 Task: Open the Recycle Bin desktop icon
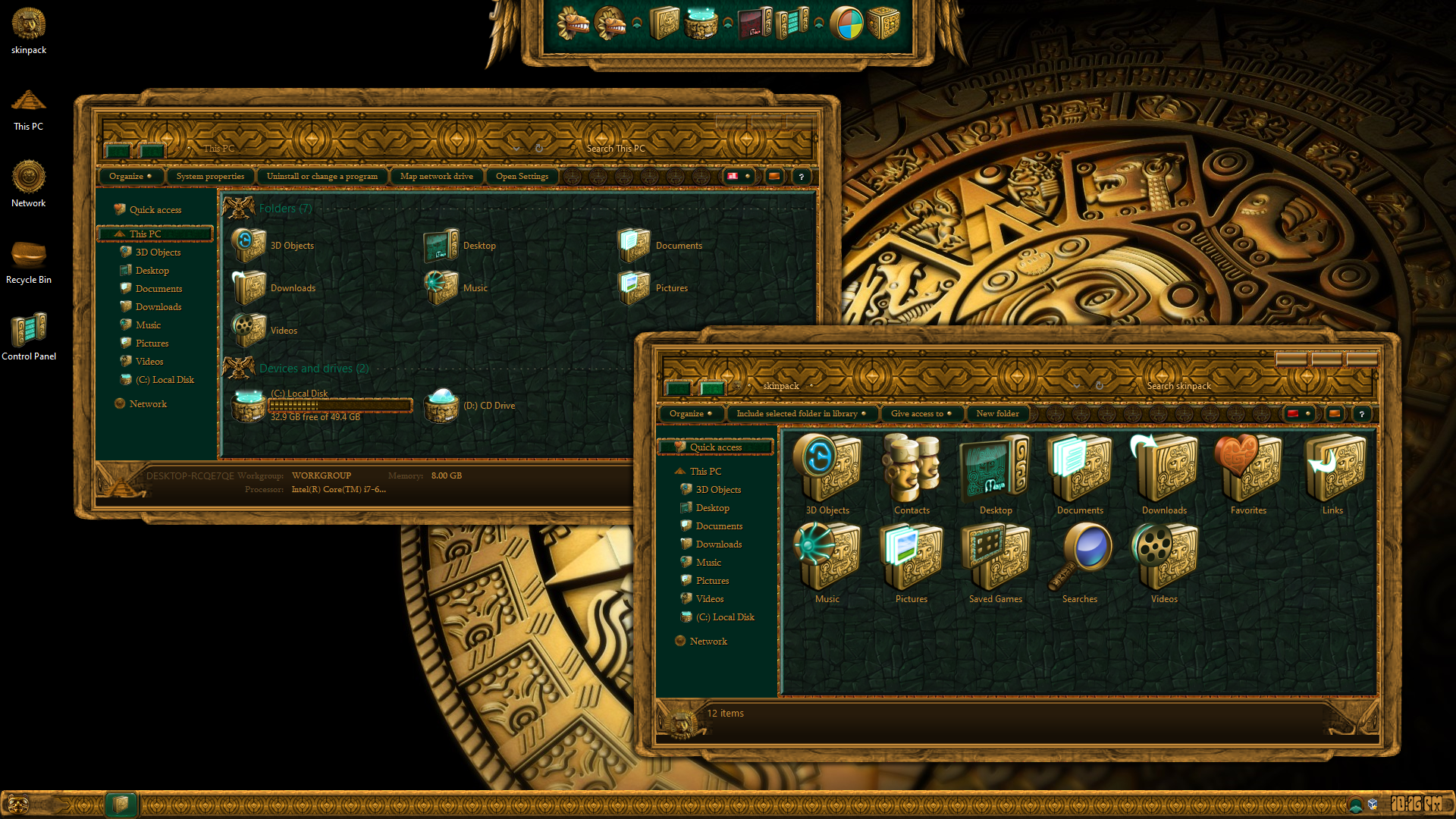coord(29,256)
